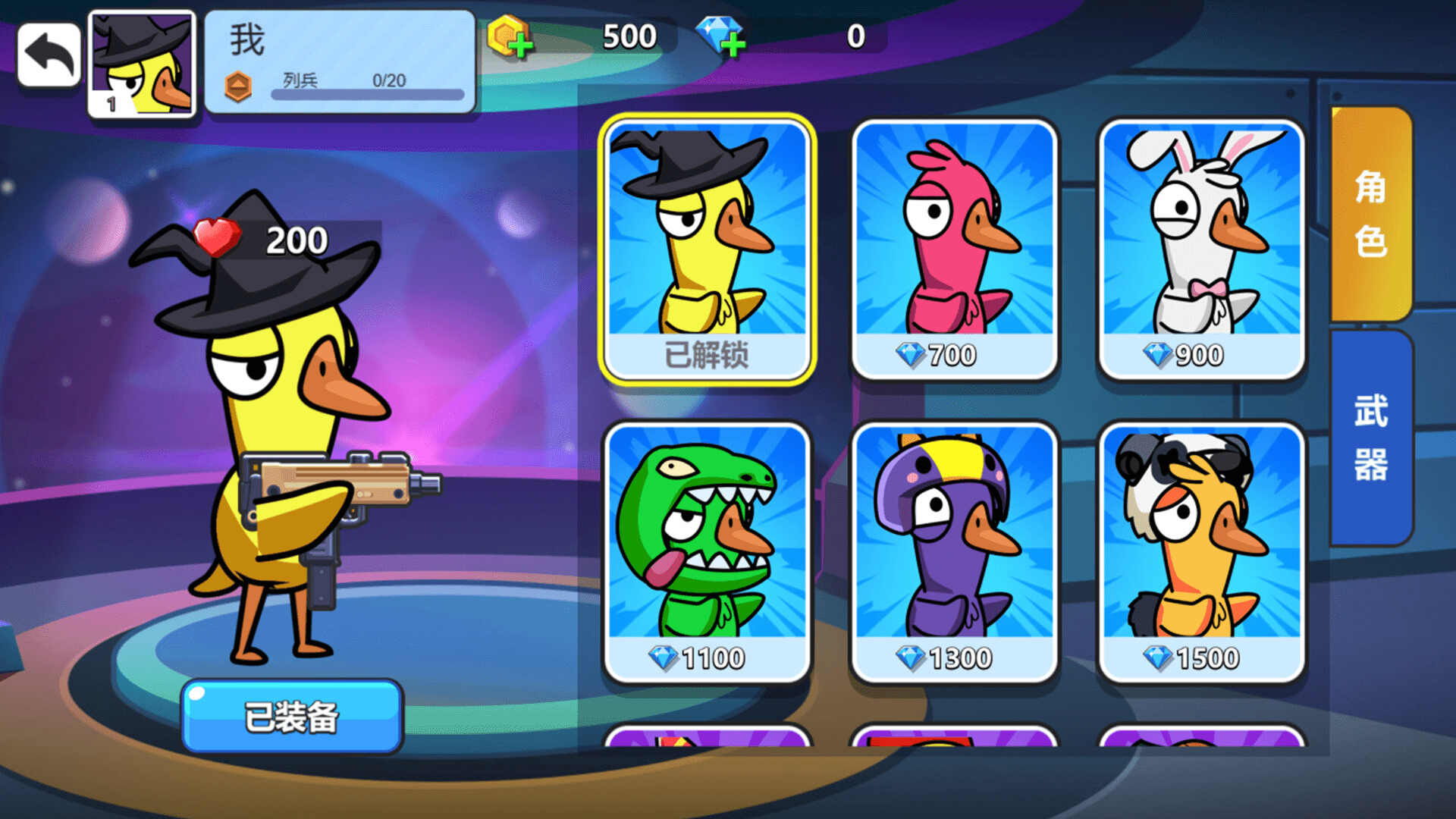The width and height of the screenshot is (1456, 819).
Task: Select the white bunny duck skin
Action: pos(1201,249)
